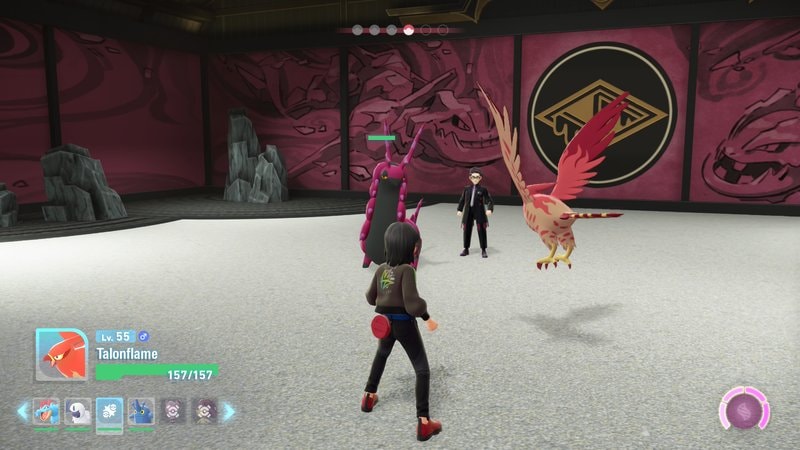800x450 pixels.
Task: Click the left arrow on party bar
Action: click(22, 411)
